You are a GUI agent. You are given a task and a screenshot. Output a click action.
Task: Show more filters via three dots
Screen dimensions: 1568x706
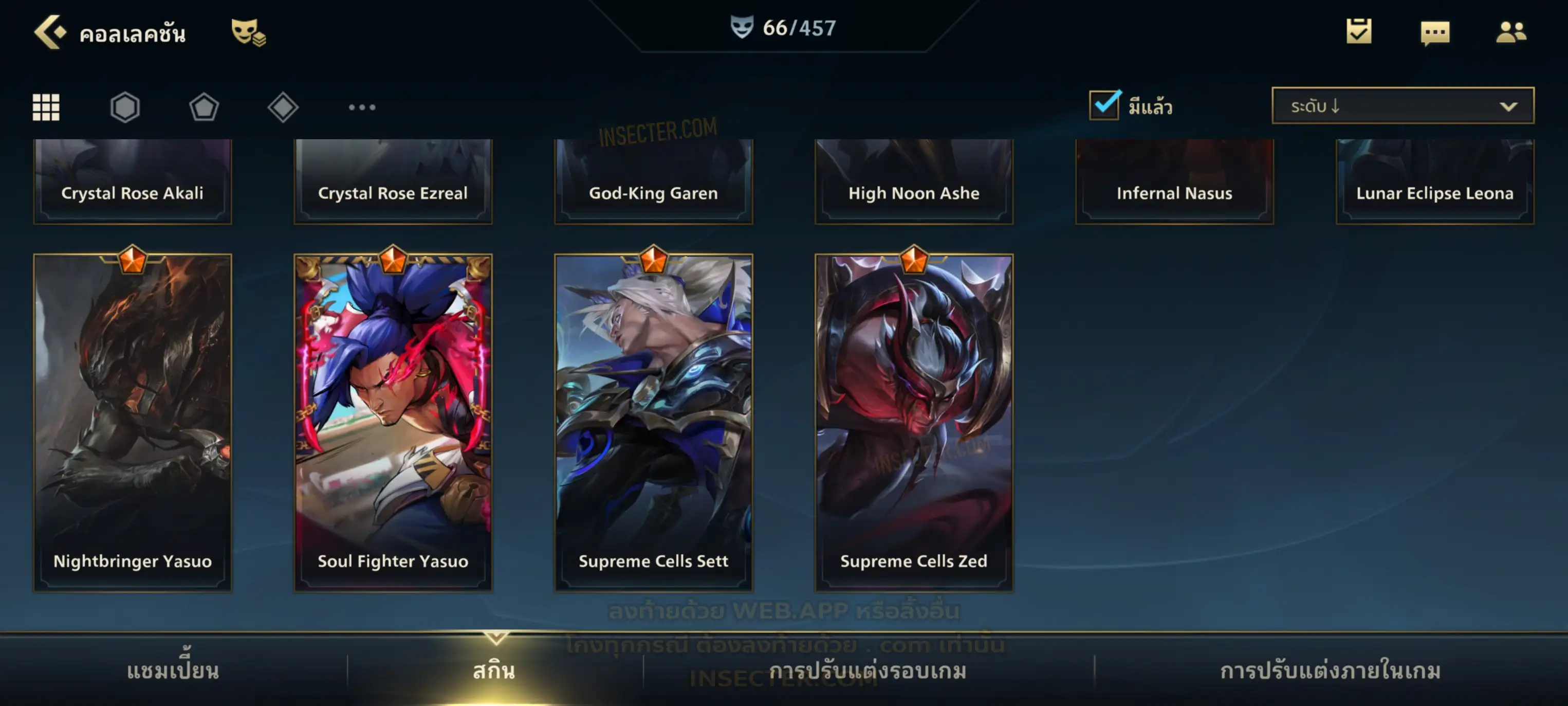pos(362,107)
